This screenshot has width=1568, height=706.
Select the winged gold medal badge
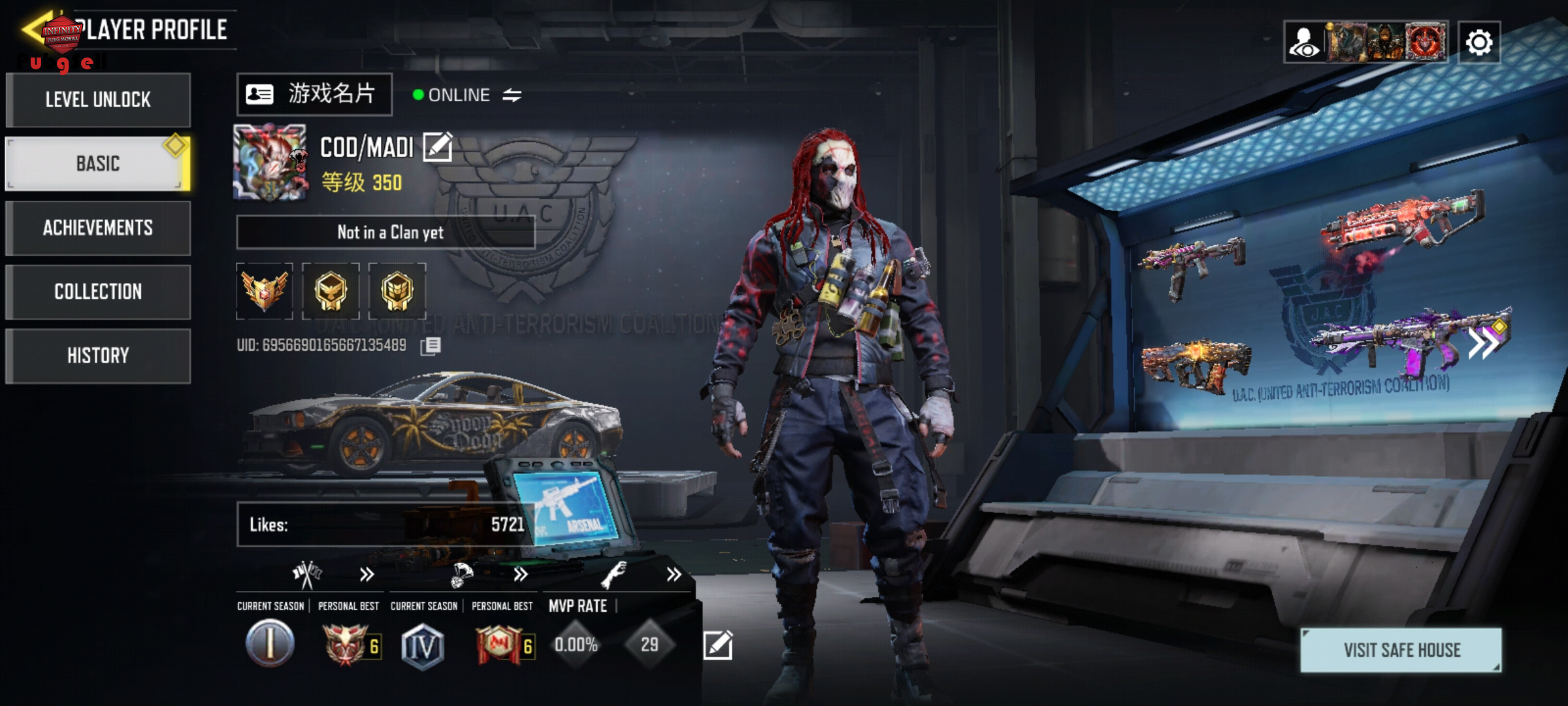pyautogui.click(x=265, y=291)
